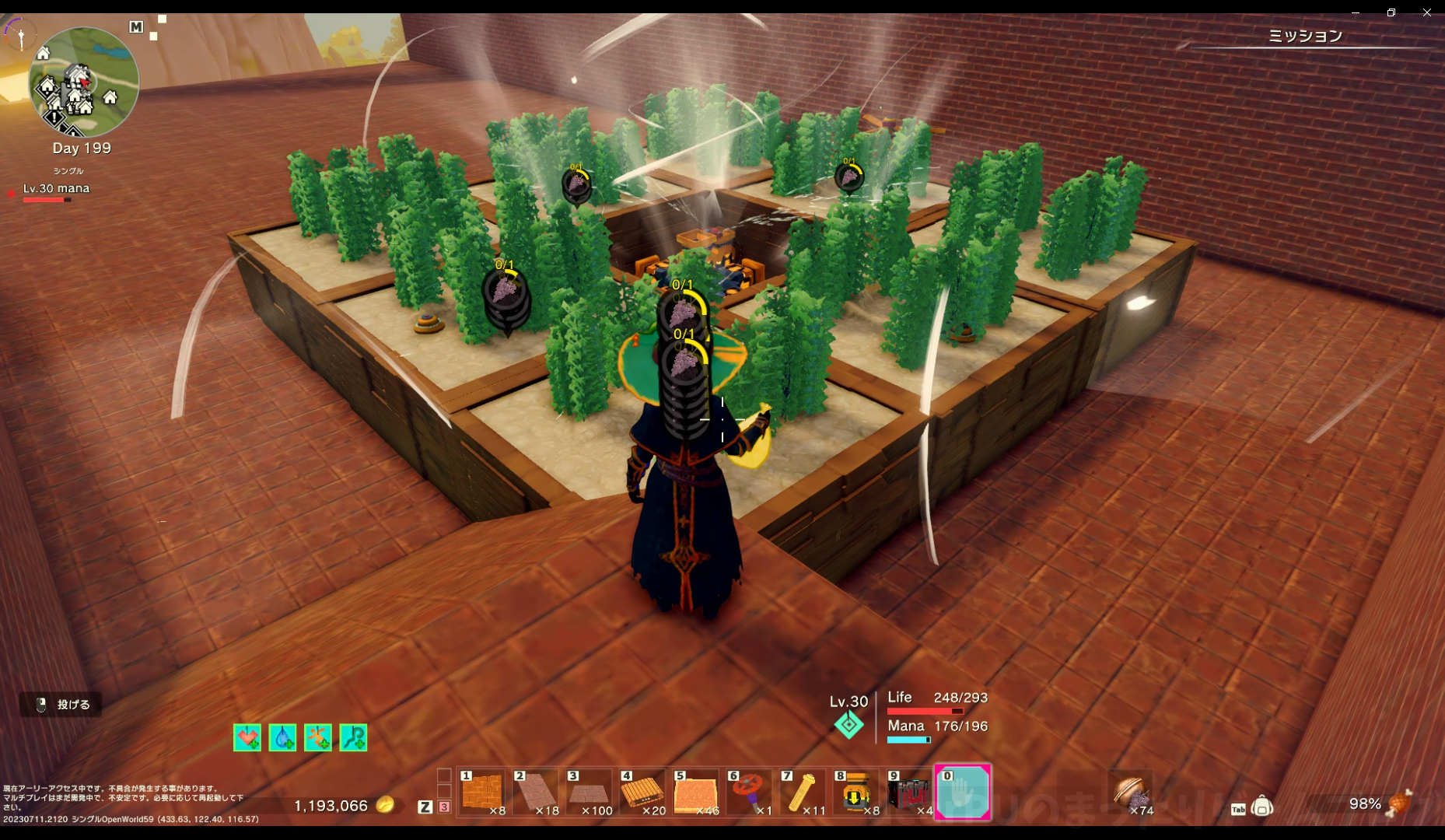Select the sloped brick roof slot with 18
This screenshot has height=840, width=1445.
click(536, 793)
